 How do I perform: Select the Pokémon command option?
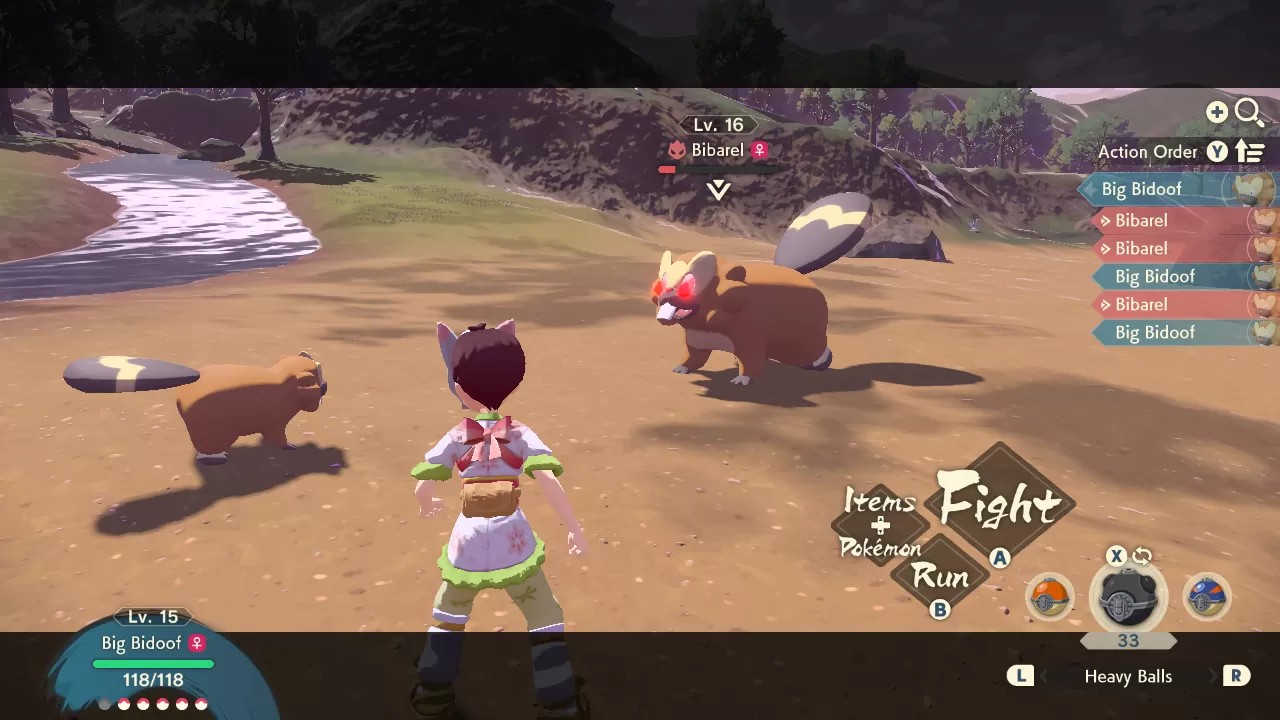(880, 548)
